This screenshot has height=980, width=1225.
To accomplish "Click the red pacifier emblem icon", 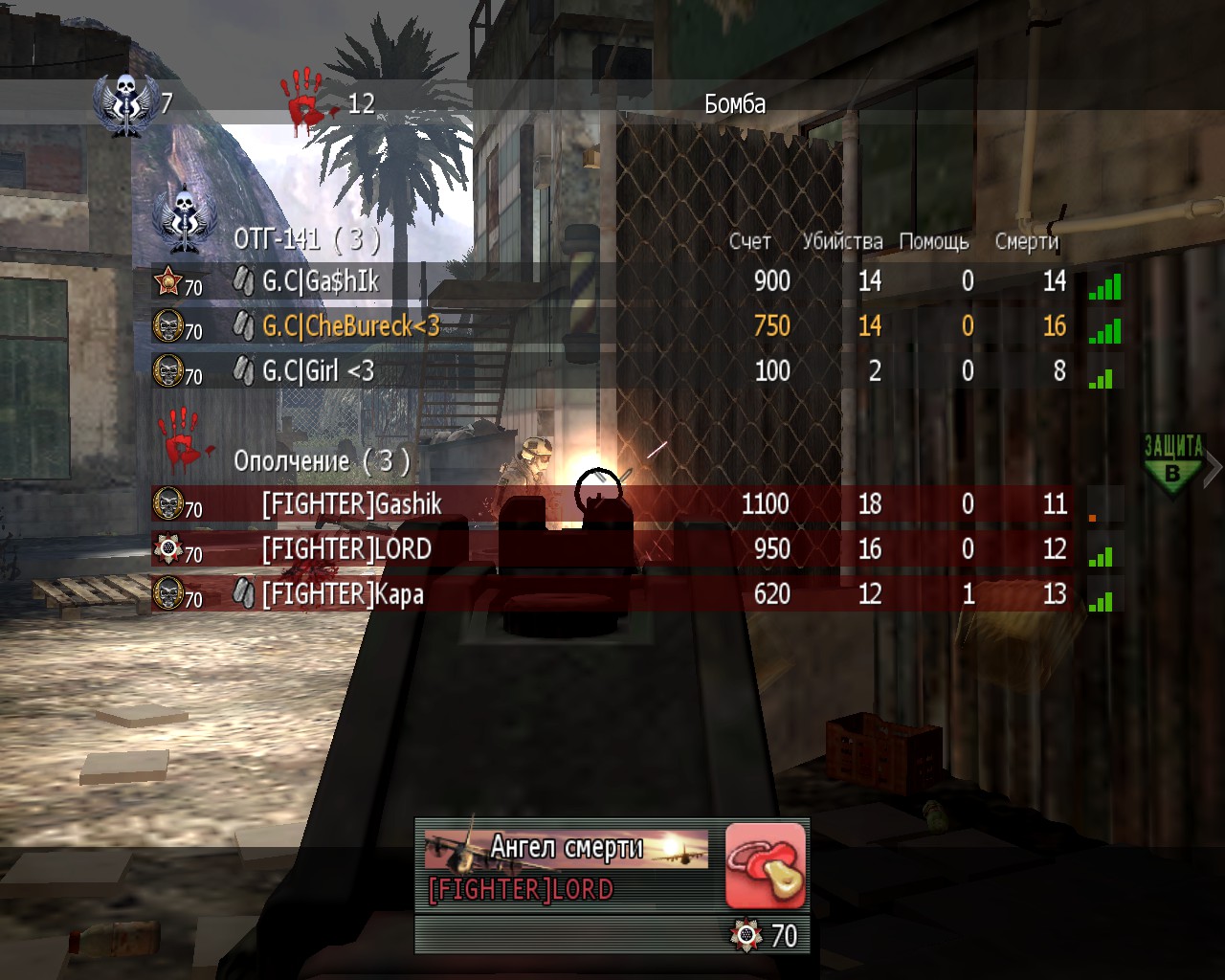I will click(x=765, y=865).
